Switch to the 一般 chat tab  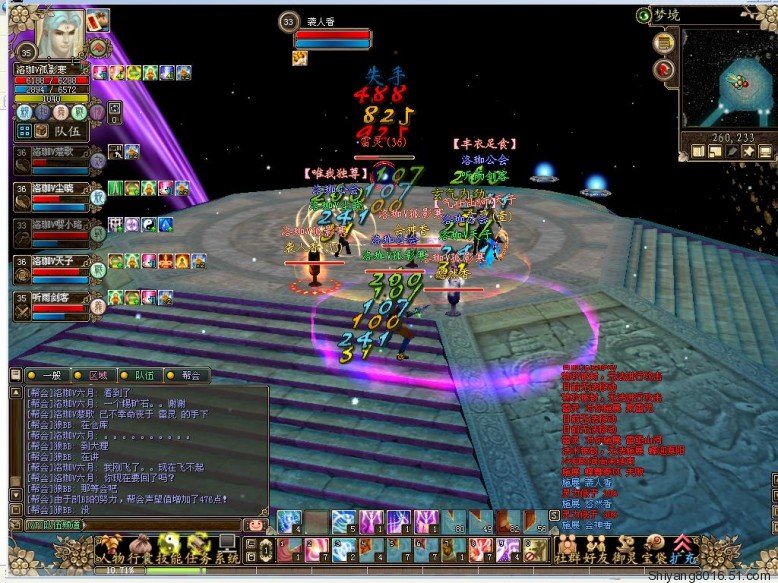53,375
